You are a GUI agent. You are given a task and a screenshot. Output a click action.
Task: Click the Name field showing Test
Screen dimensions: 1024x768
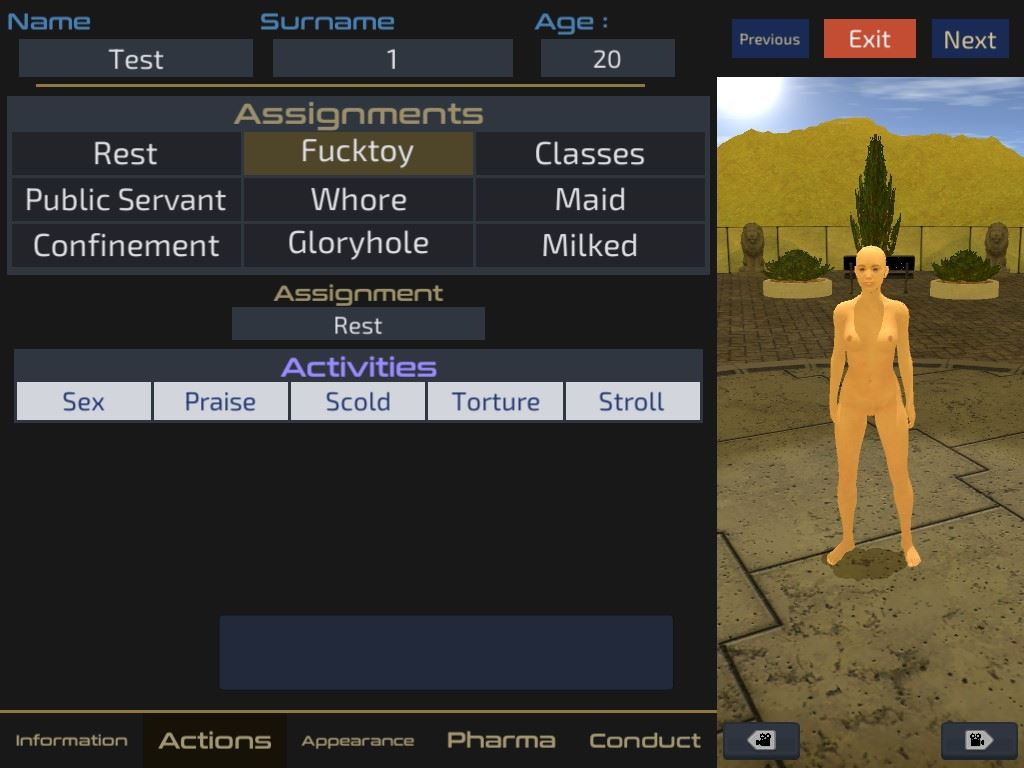point(136,59)
